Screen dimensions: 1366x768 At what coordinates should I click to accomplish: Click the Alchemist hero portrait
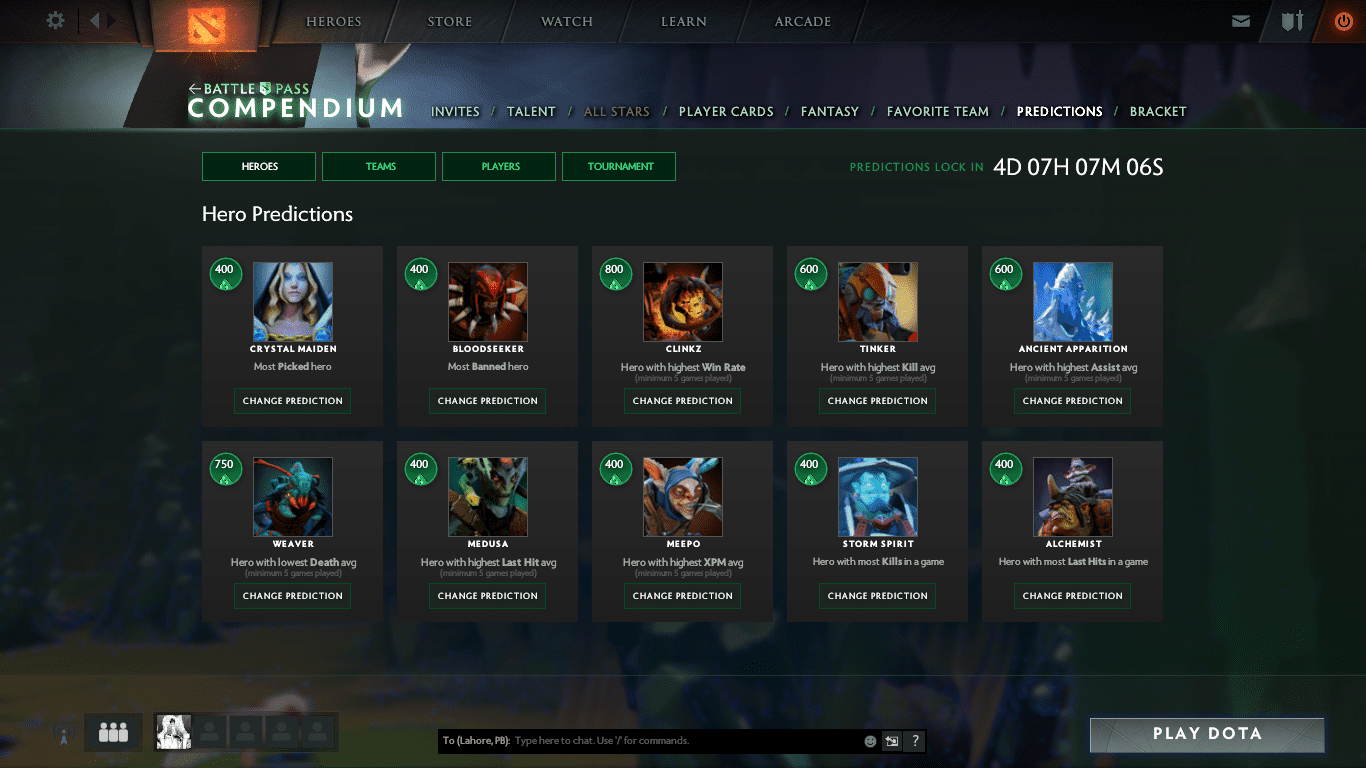coord(1072,497)
